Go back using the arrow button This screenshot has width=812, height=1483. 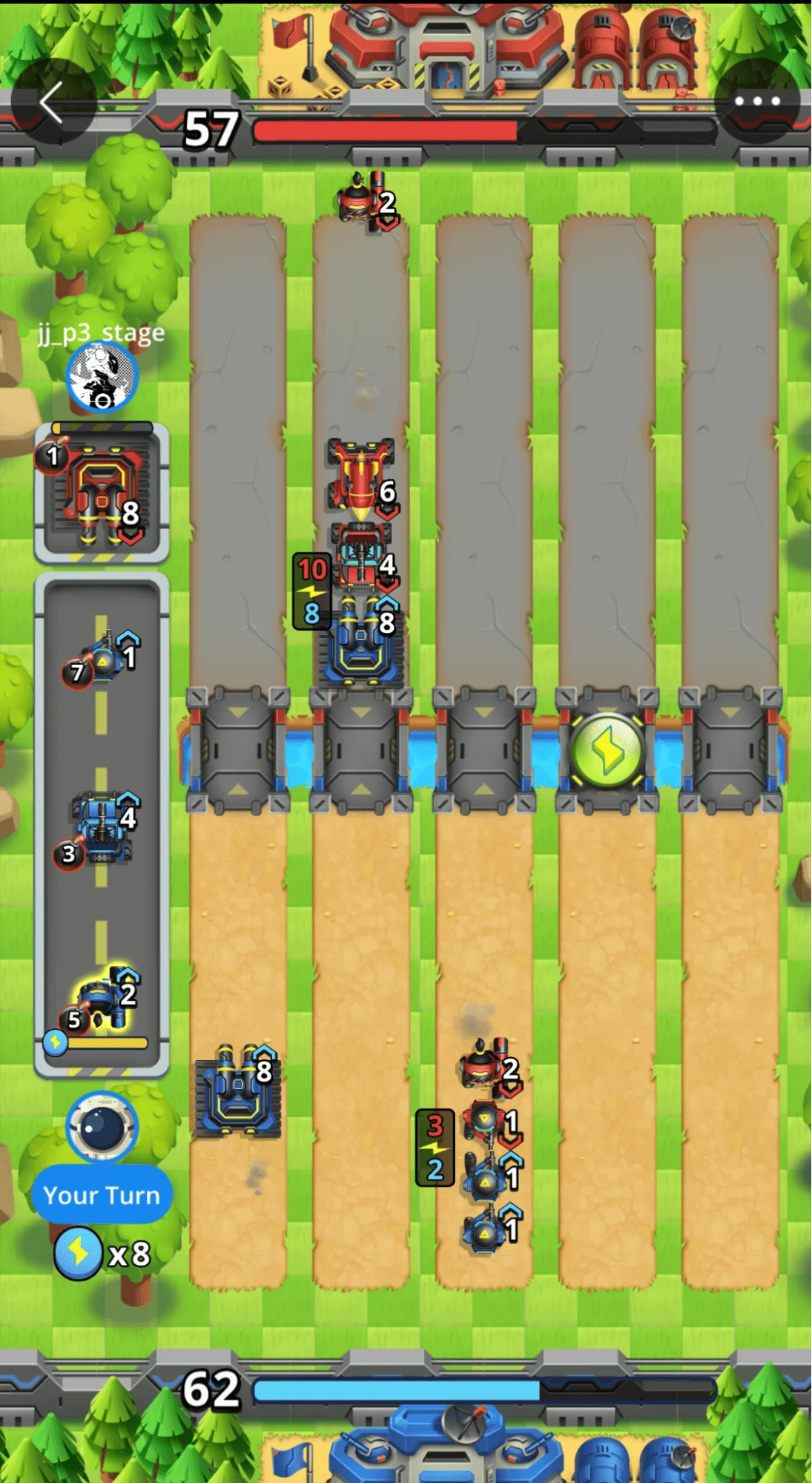point(51,102)
